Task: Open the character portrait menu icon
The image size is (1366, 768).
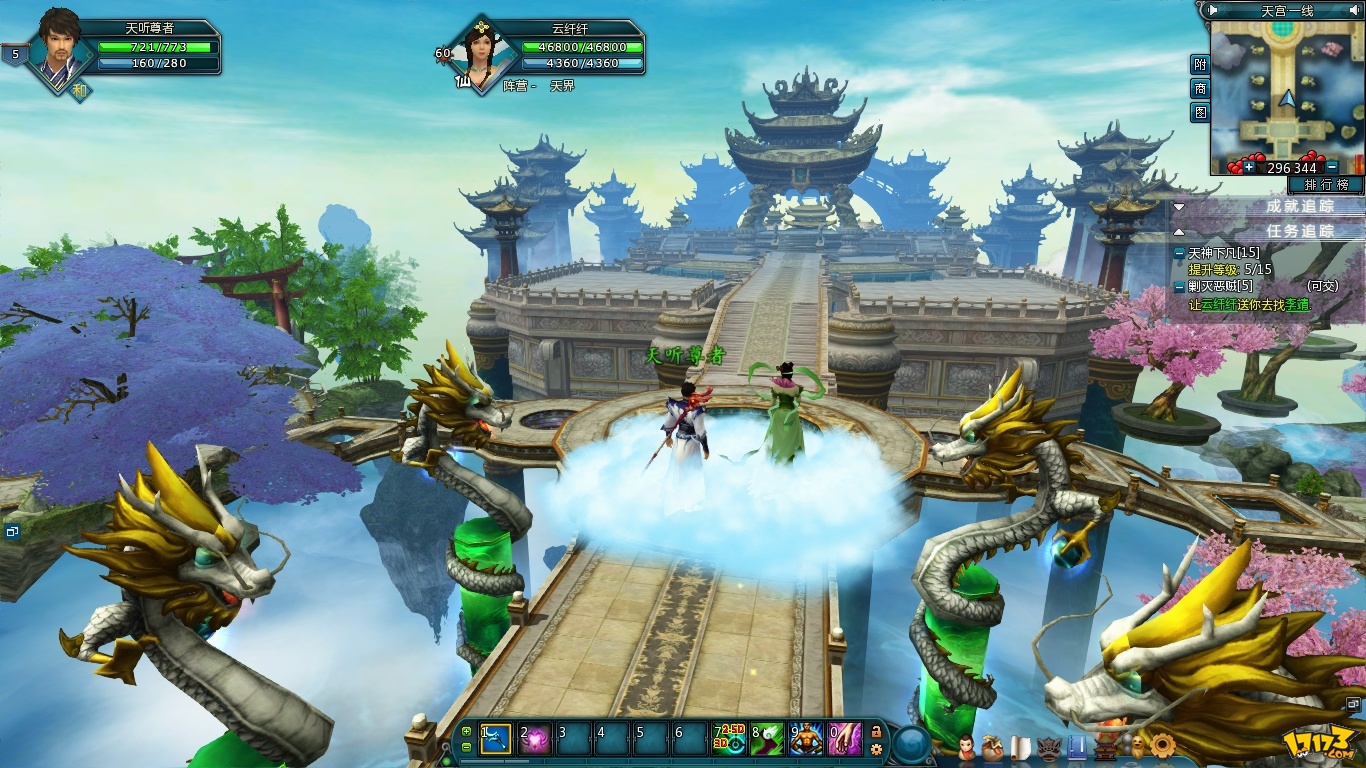Action: pyautogui.click(x=965, y=747)
